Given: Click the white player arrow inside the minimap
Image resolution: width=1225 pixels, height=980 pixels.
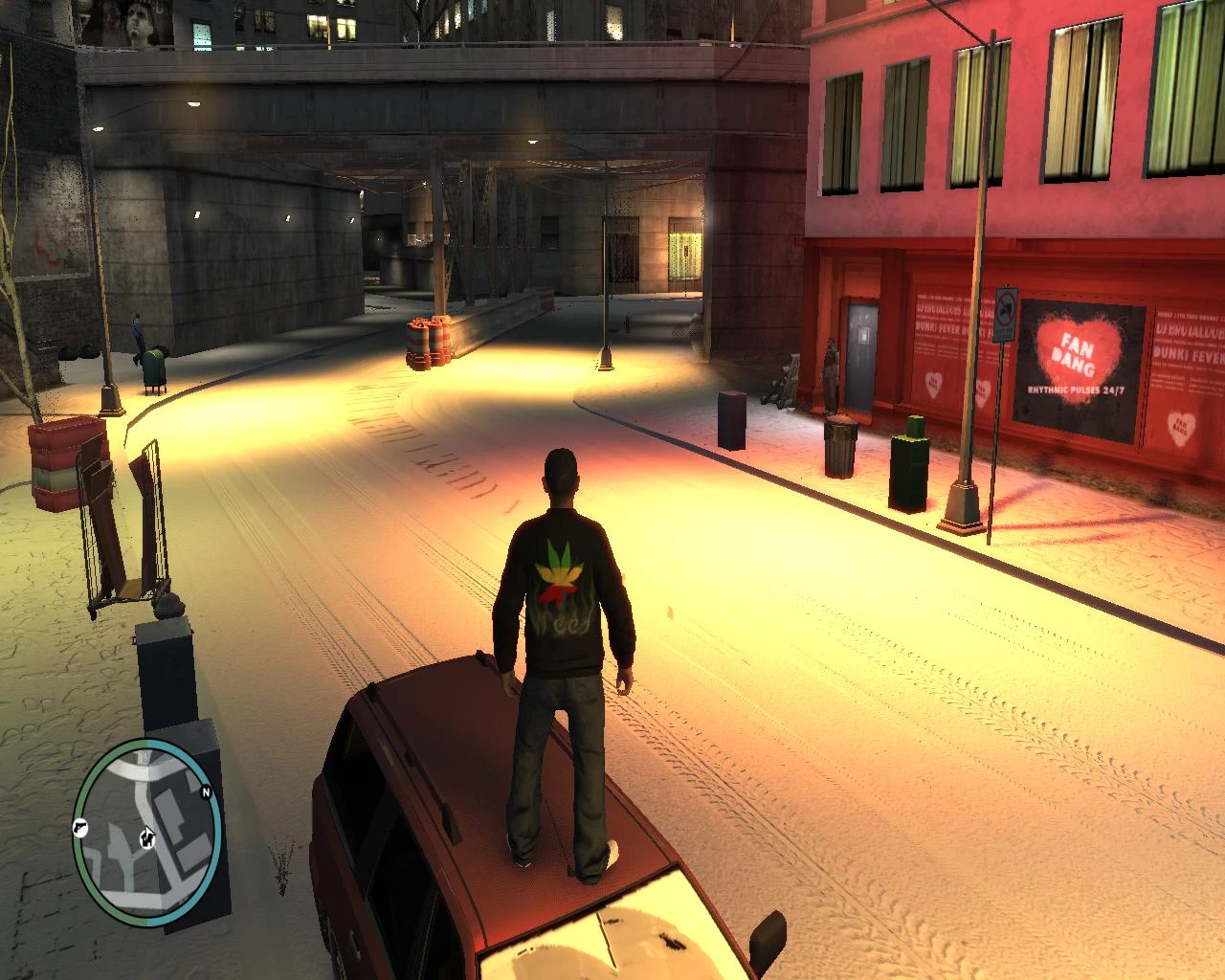Looking at the screenshot, I should pyautogui.click(x=147, y=836).
